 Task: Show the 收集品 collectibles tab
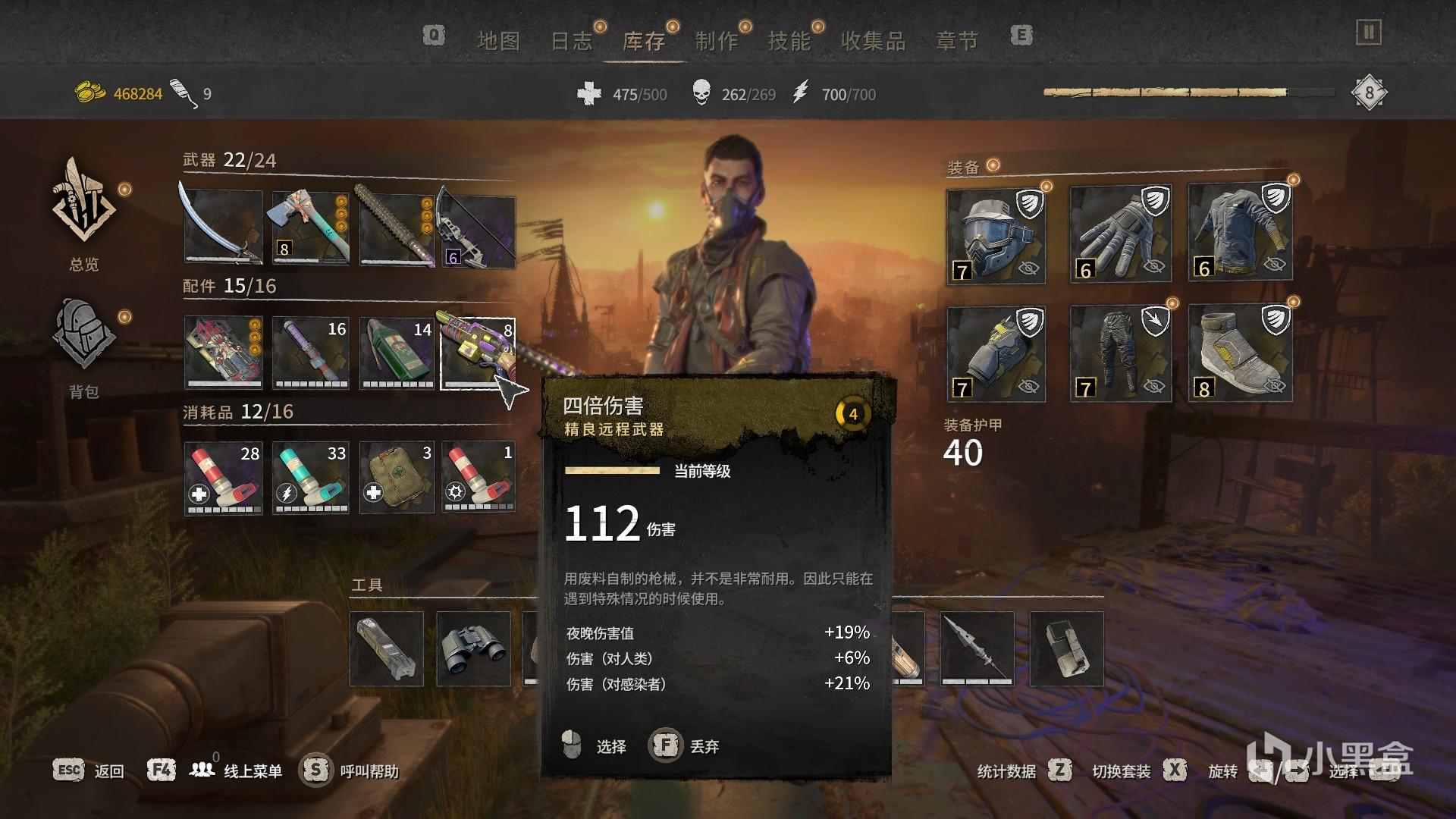[x=873, y=41]
